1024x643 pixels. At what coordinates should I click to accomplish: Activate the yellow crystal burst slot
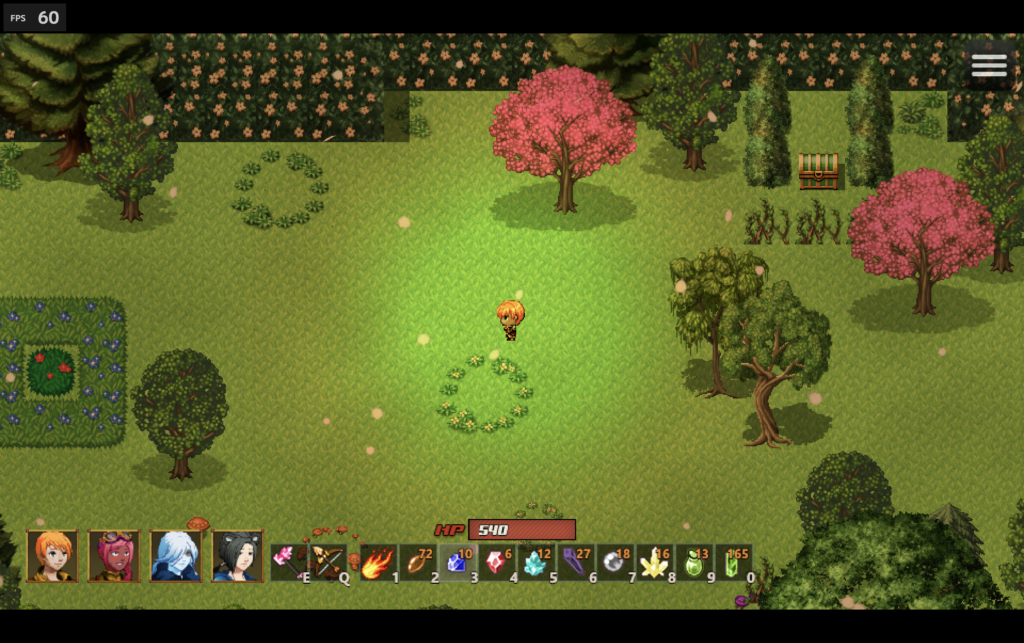coord(655,563)
